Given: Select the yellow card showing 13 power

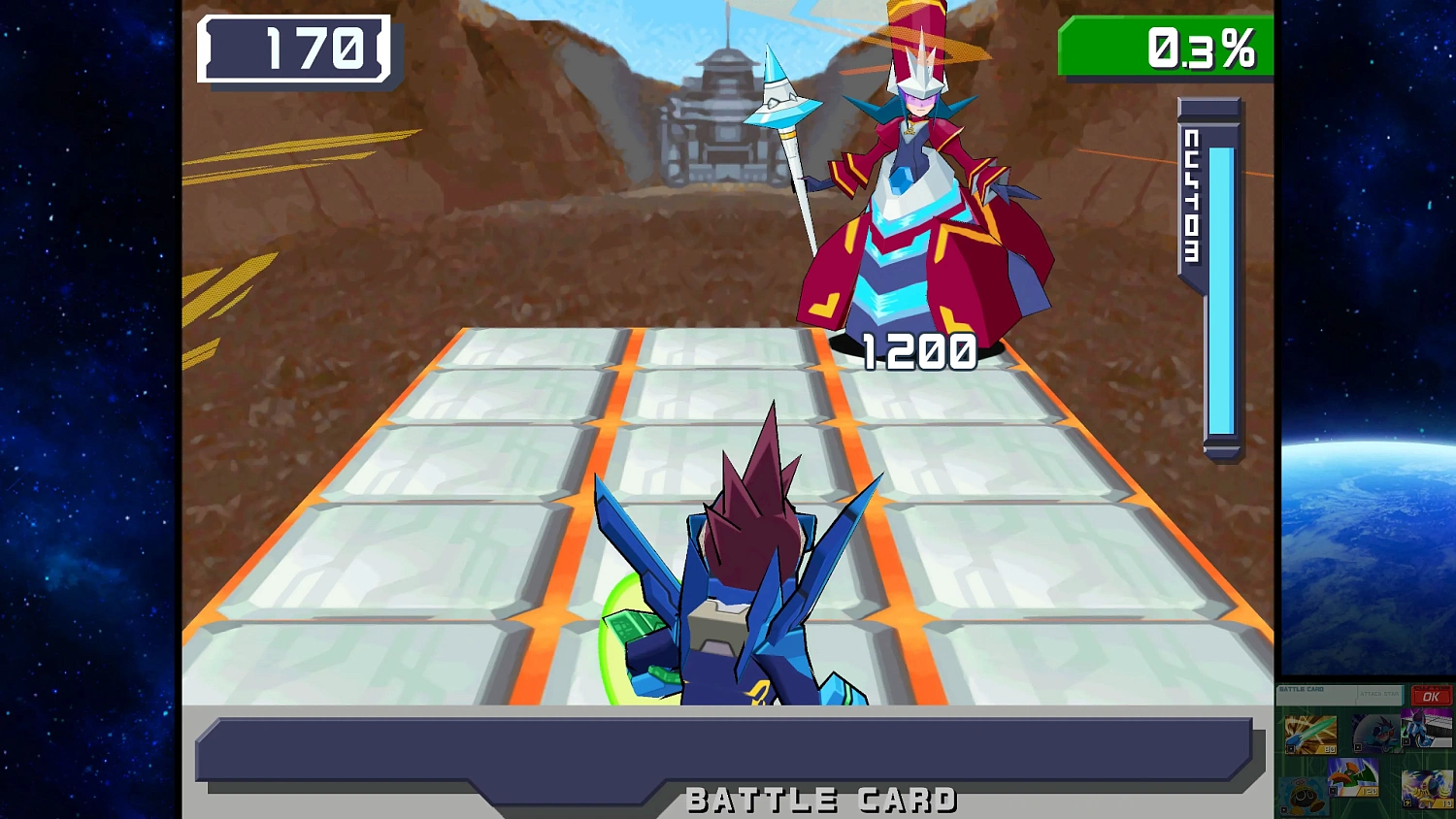Looking at the screenshot, I should coord(1426,789).
